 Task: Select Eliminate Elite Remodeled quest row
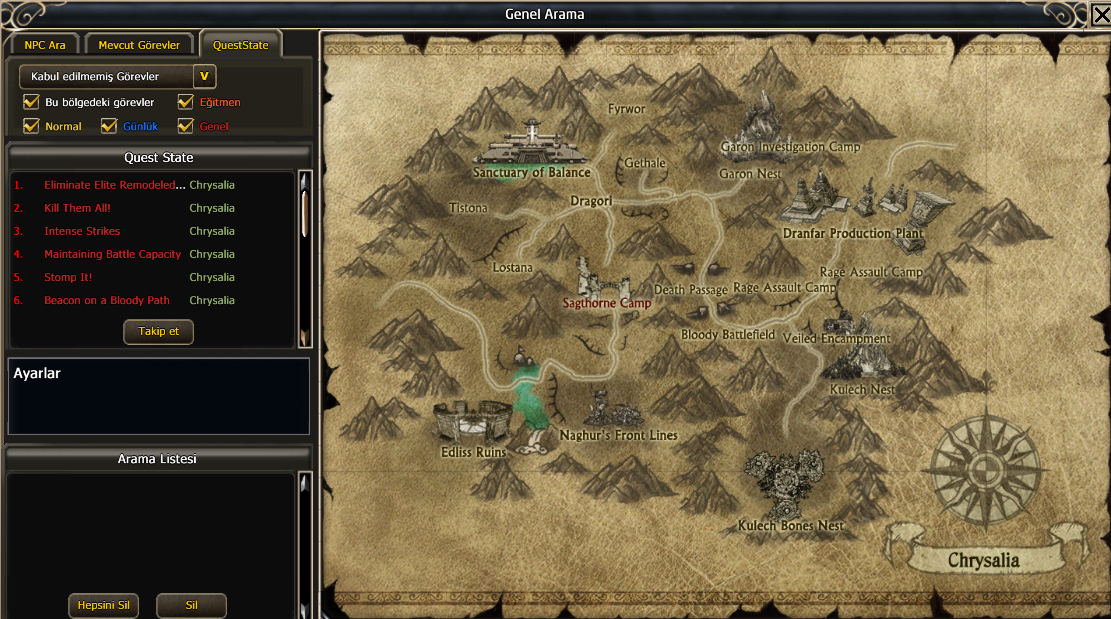coord(115,185)
